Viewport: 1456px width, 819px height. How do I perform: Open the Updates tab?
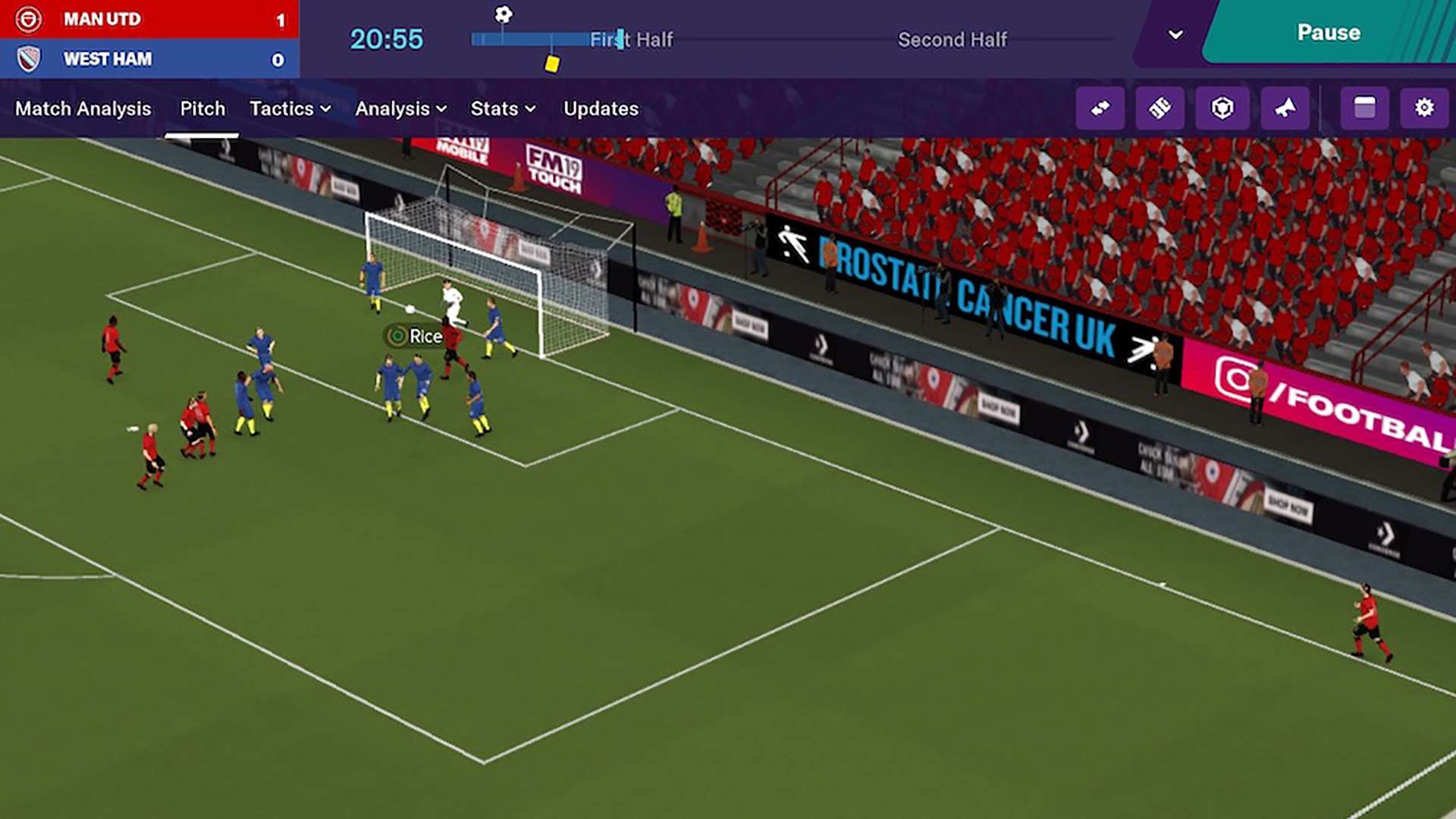click(x=600, y=108)
